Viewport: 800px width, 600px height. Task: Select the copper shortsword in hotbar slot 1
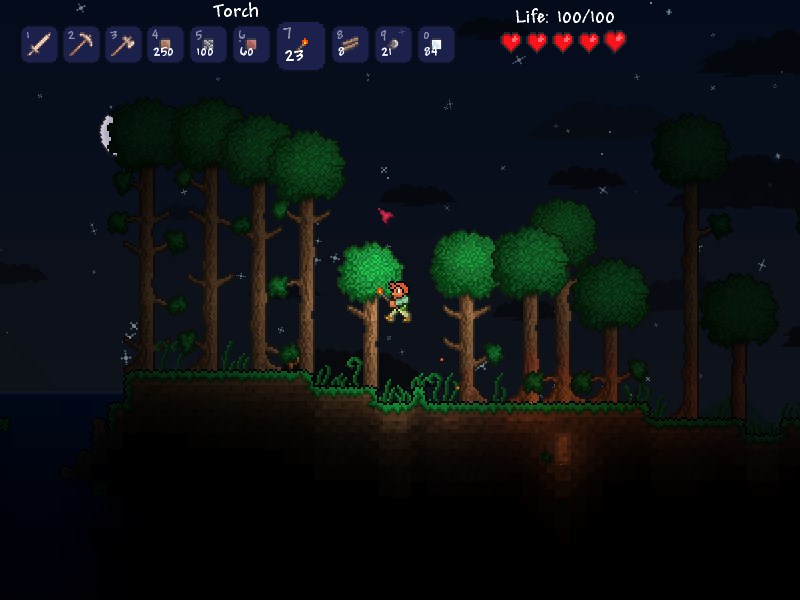click(40, 45)
